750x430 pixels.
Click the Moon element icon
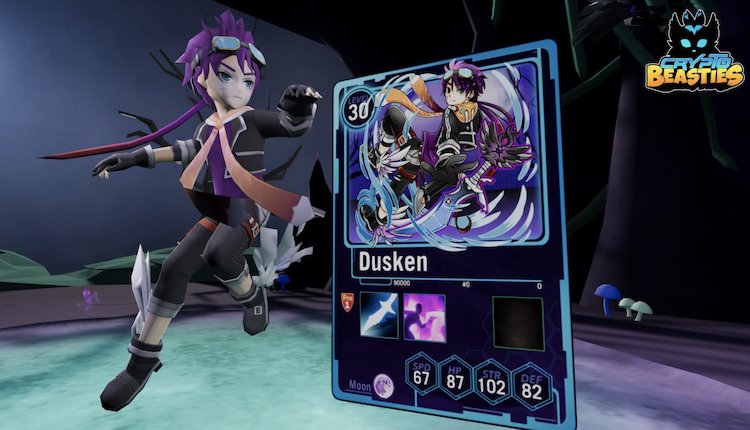point(384,384)
